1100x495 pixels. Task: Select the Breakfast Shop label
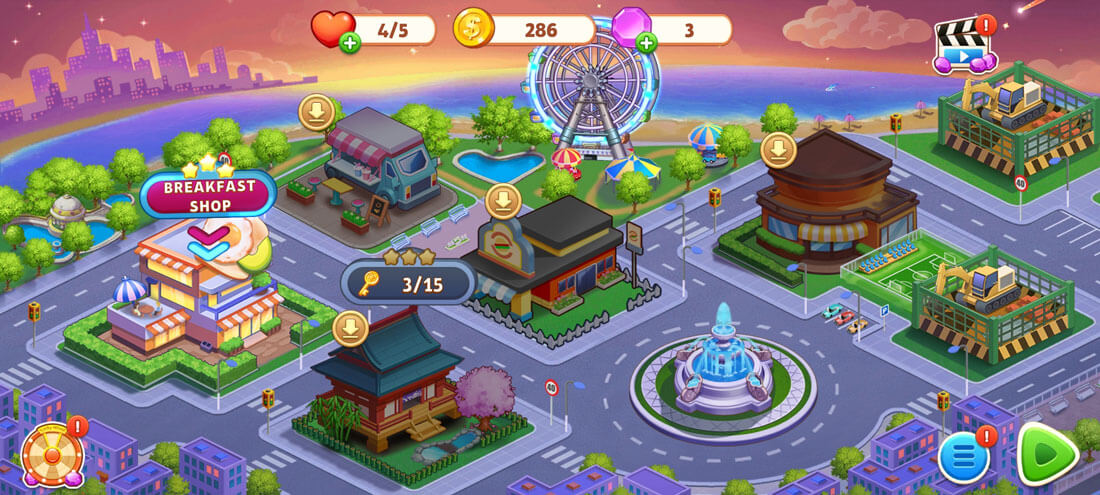click(x=207, y=195)
